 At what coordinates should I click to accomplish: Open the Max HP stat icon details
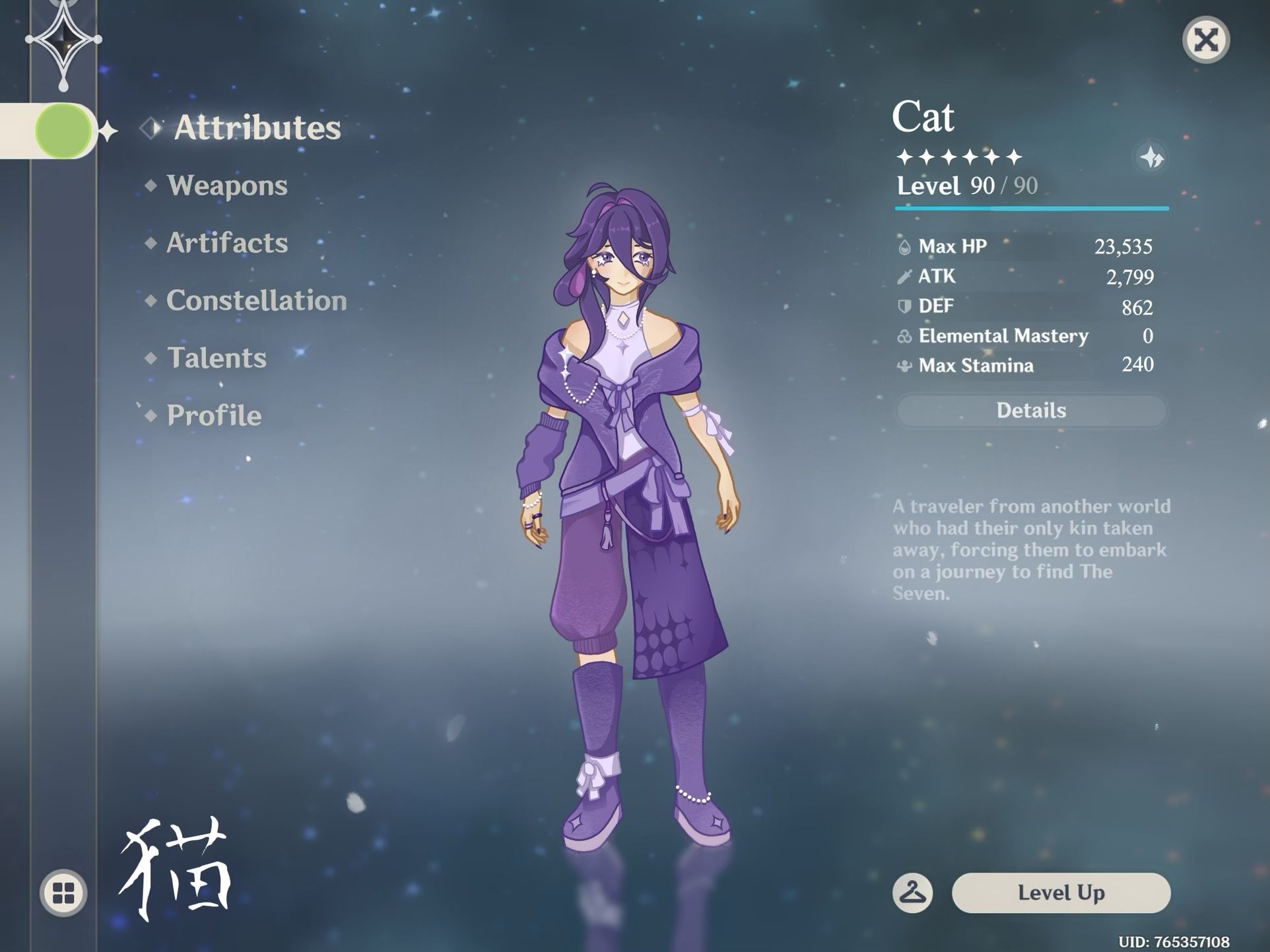906,246
